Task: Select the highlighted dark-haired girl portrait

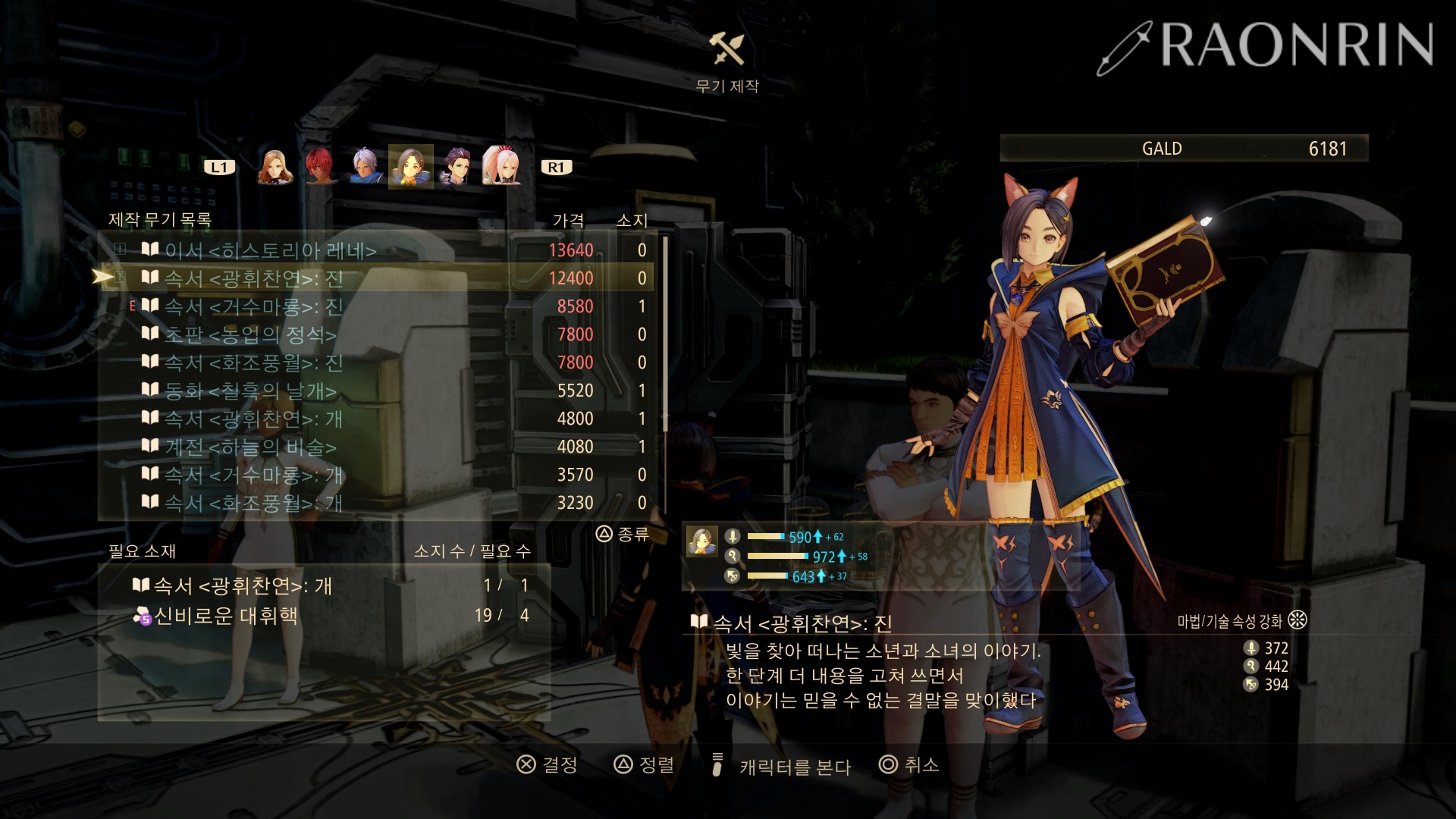Action: 410,167
